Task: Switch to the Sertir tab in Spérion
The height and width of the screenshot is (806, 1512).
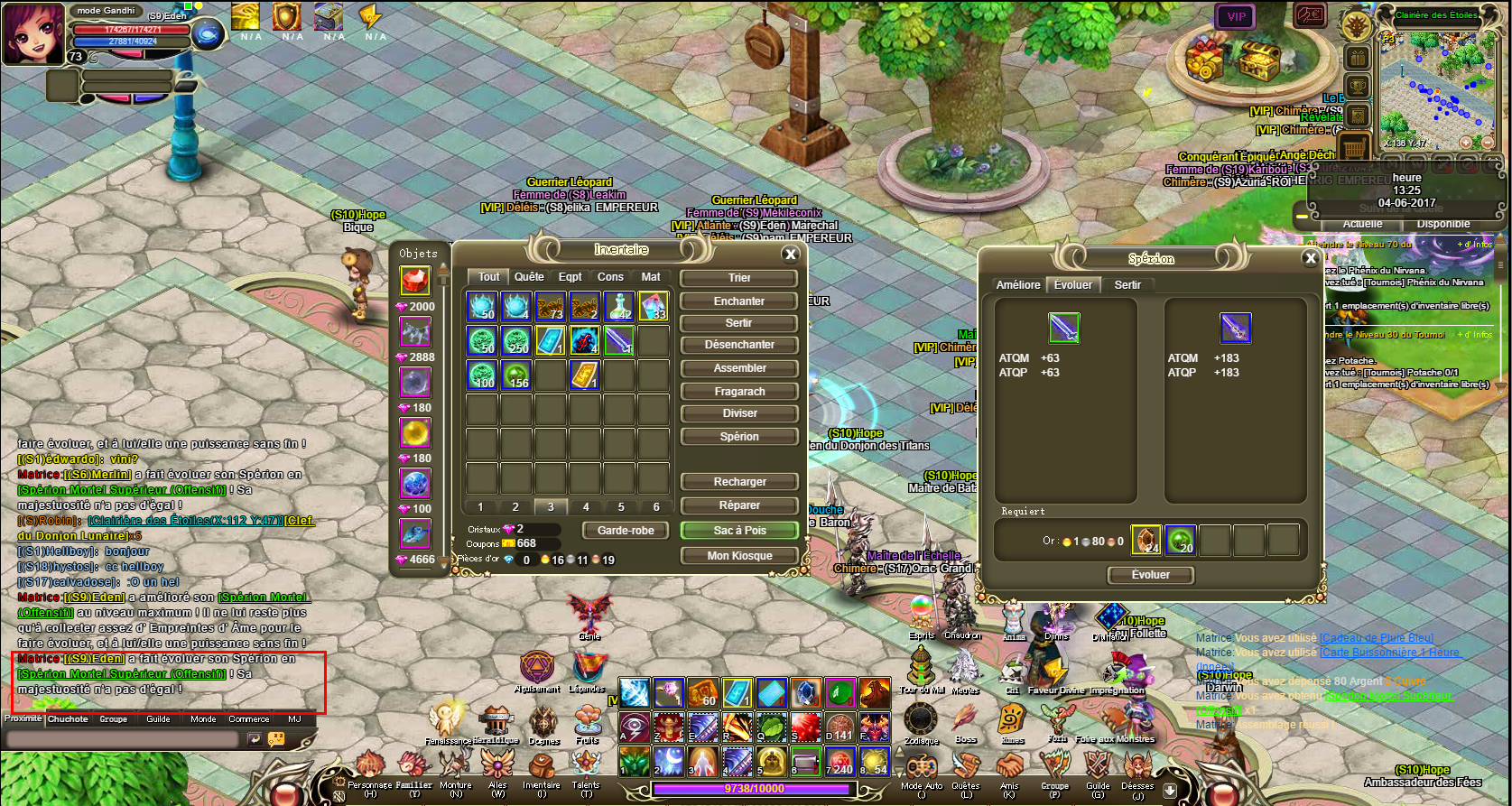Action: click(x=1127, y=285)
